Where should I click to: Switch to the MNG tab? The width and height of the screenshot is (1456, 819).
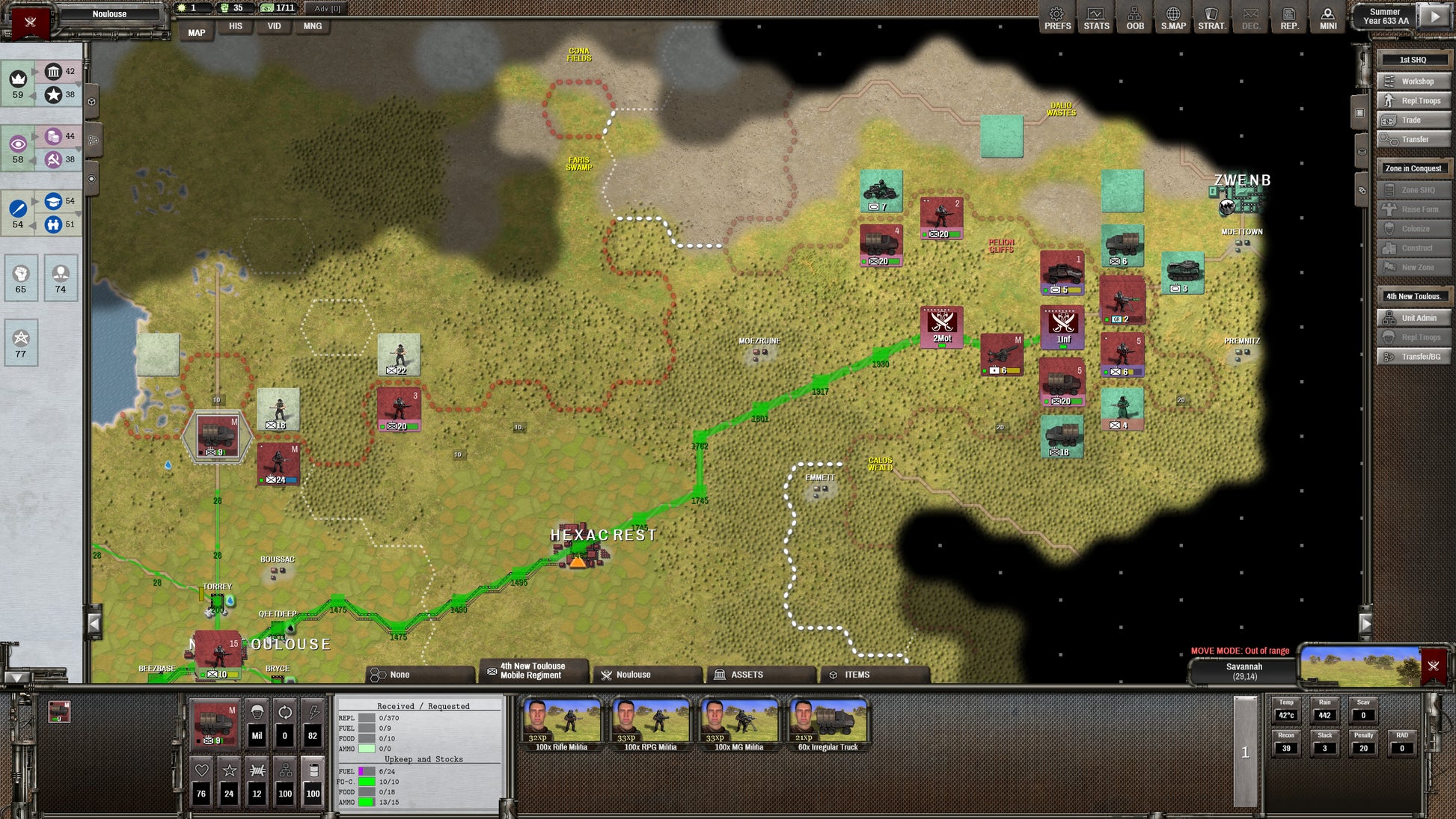coord(313,26)
